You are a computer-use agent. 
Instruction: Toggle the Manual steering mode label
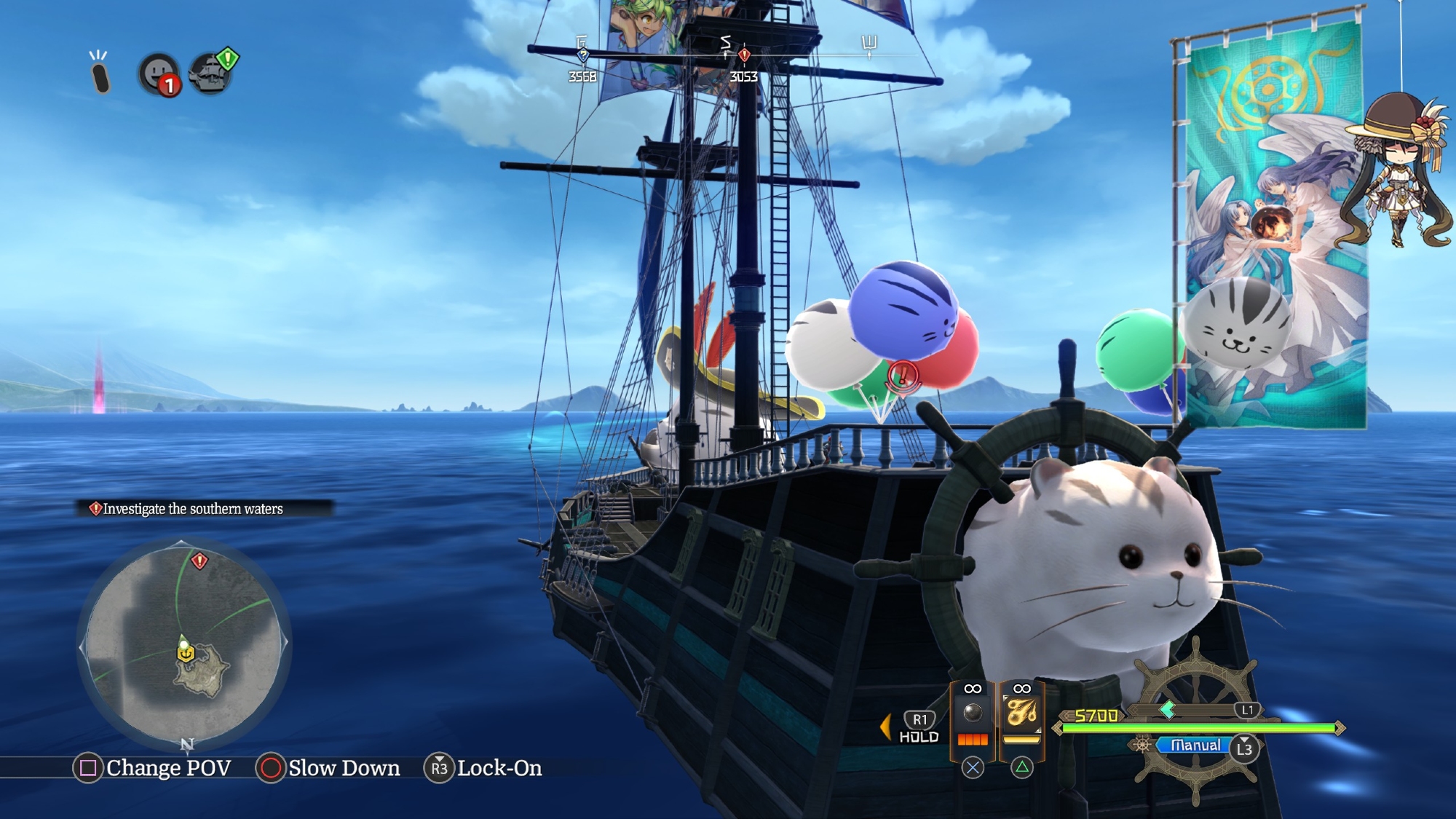(1195, 745)
